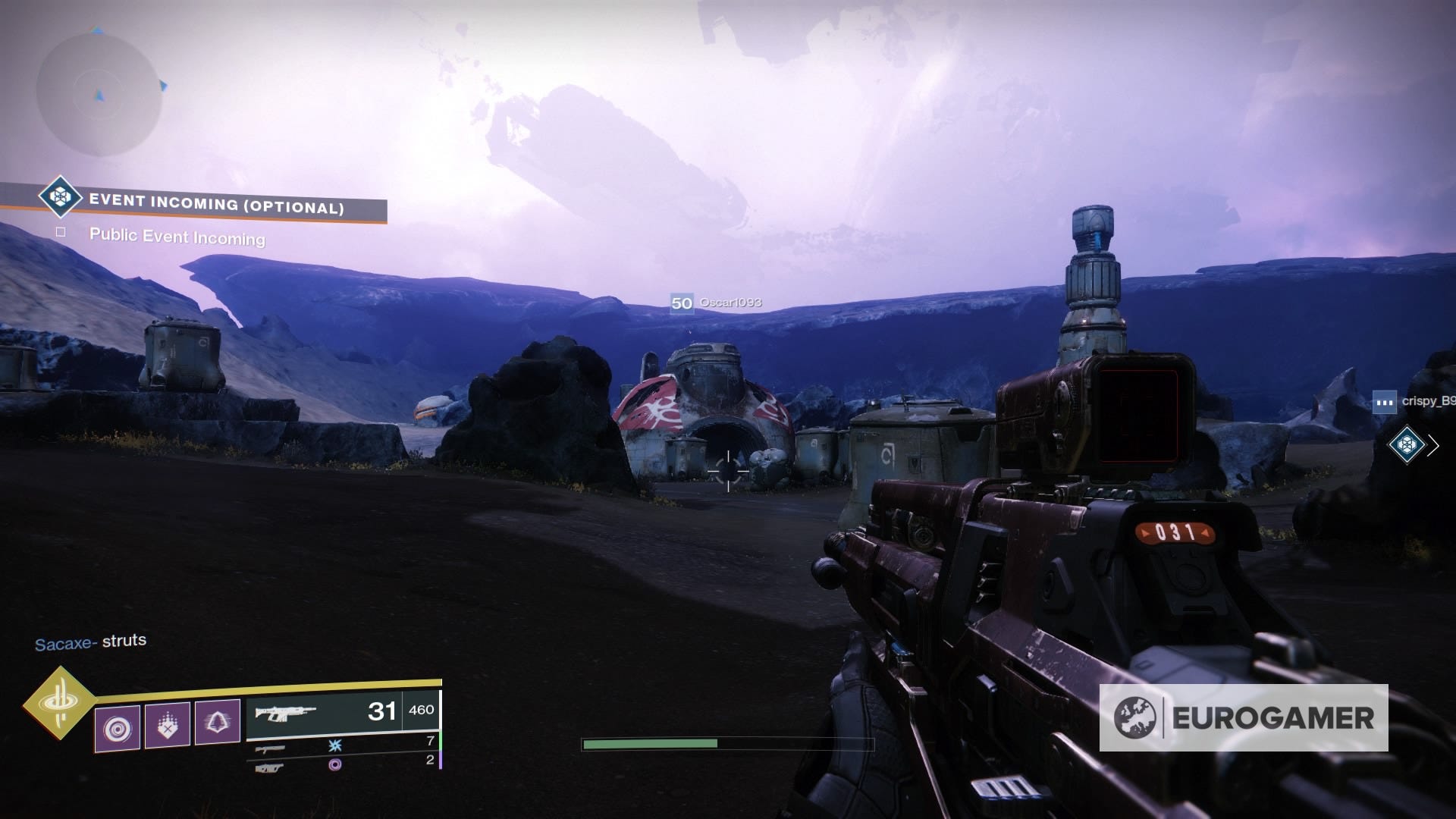Viewport: 1456px width, 819px height.
Task: Tick the Public Event Incoming objective box
Action: 61,233
